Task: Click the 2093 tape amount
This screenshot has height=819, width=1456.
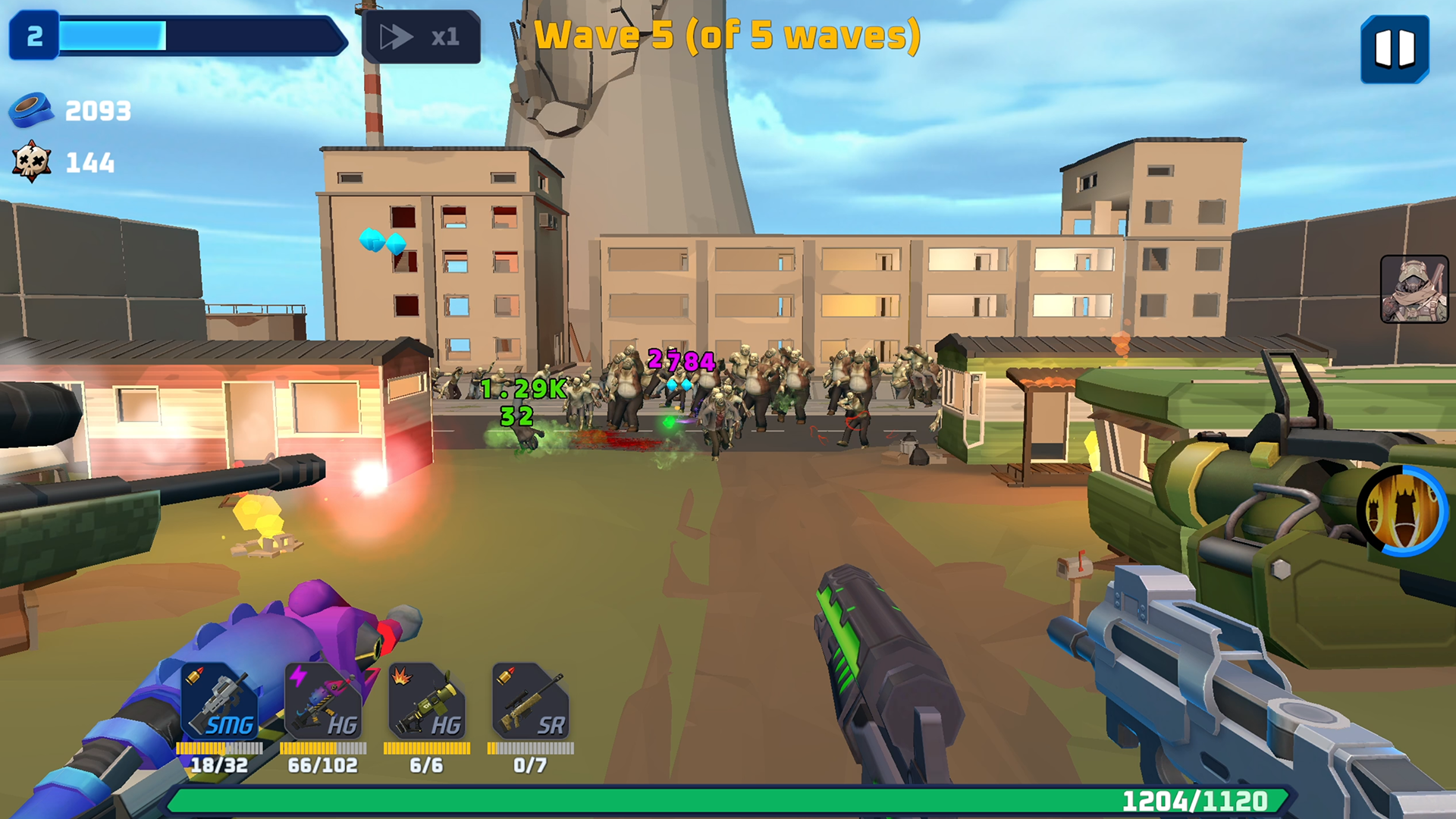Action: pyautogui.click(x=97, y=111)
